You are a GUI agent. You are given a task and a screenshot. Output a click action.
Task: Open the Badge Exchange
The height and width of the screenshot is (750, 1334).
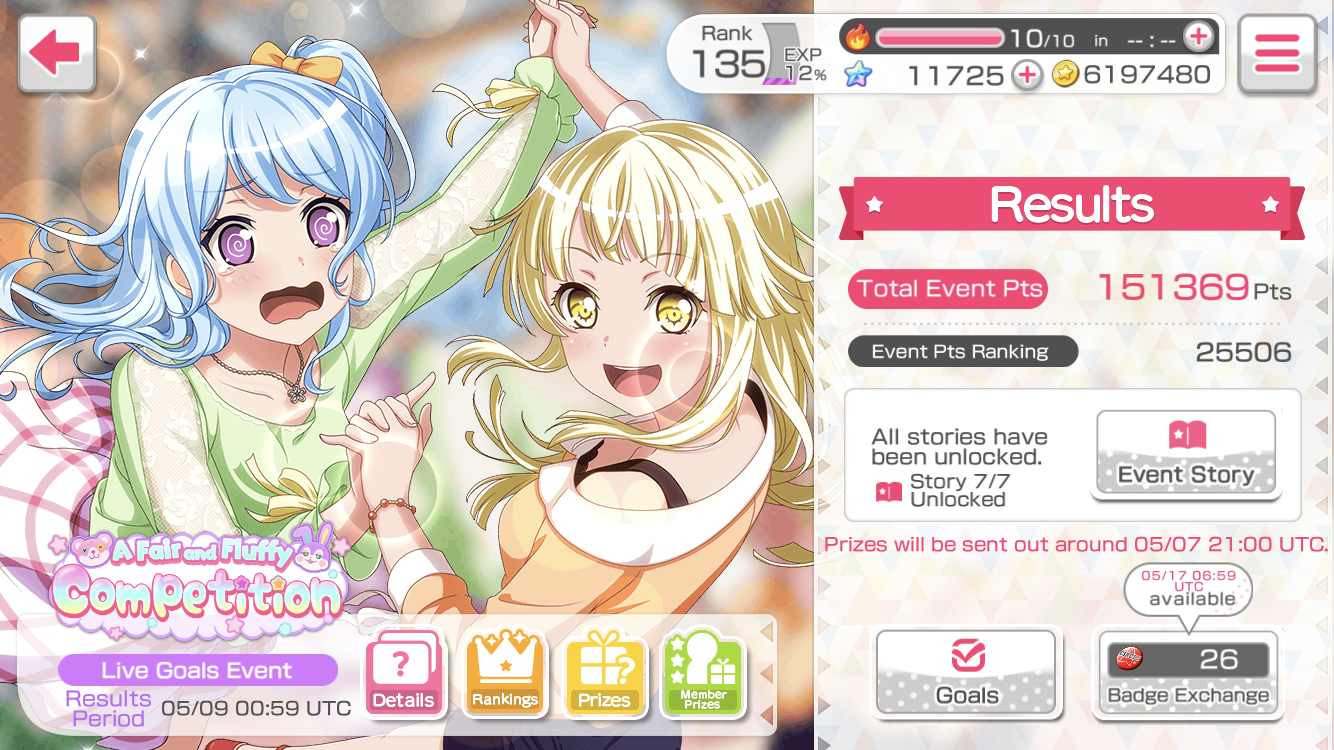[x=1187, y=673]
